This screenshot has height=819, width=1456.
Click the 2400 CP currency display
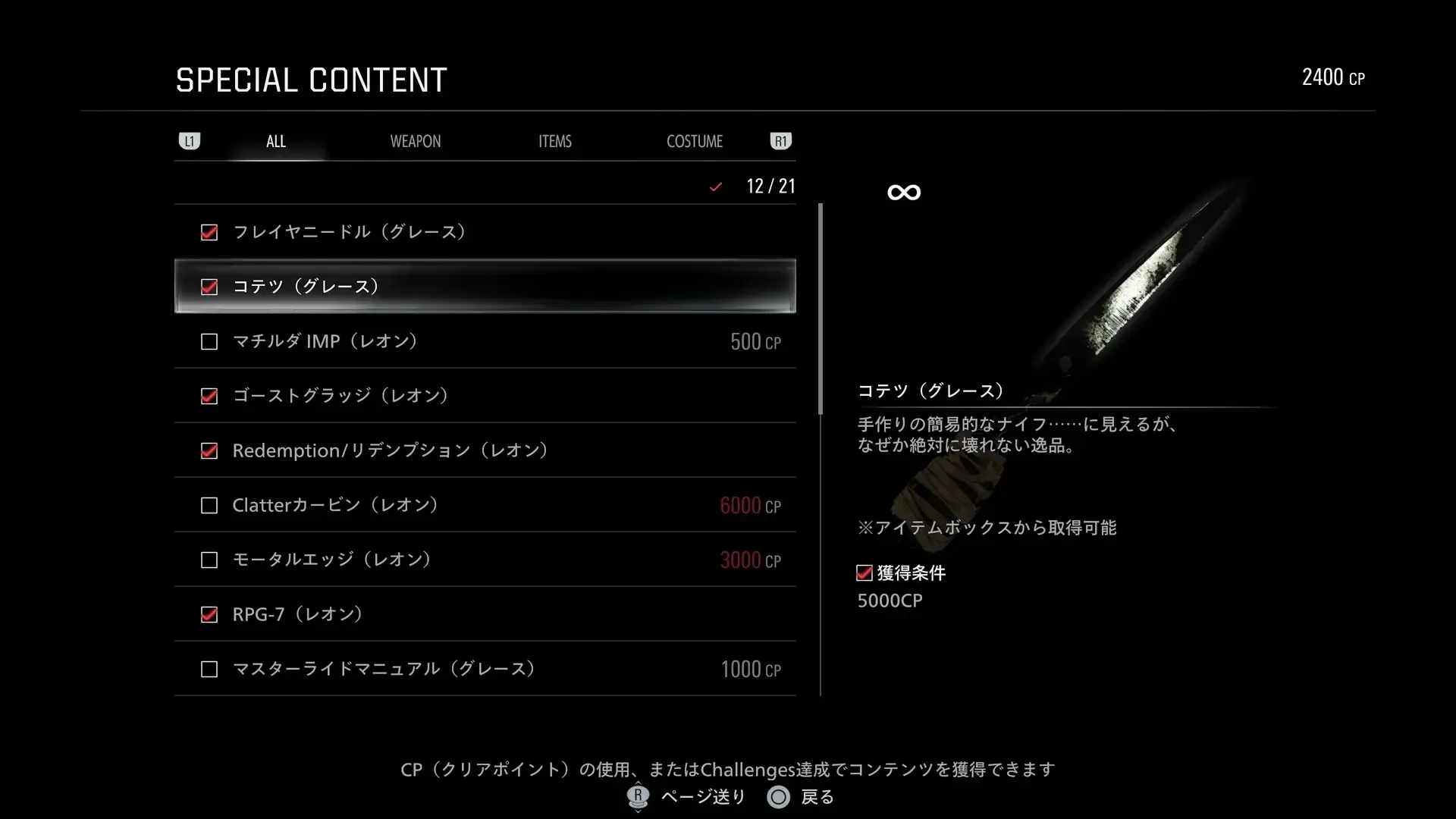pyautogui.click(x=1333, y=77)
